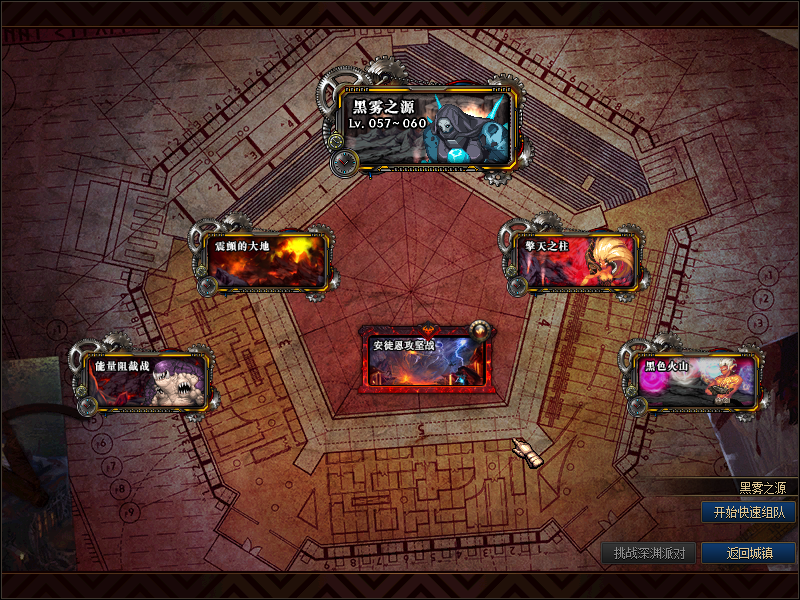
Task: Open the 安徒恩攻坚战 raid tile
Action: click(x=424, y=357)
